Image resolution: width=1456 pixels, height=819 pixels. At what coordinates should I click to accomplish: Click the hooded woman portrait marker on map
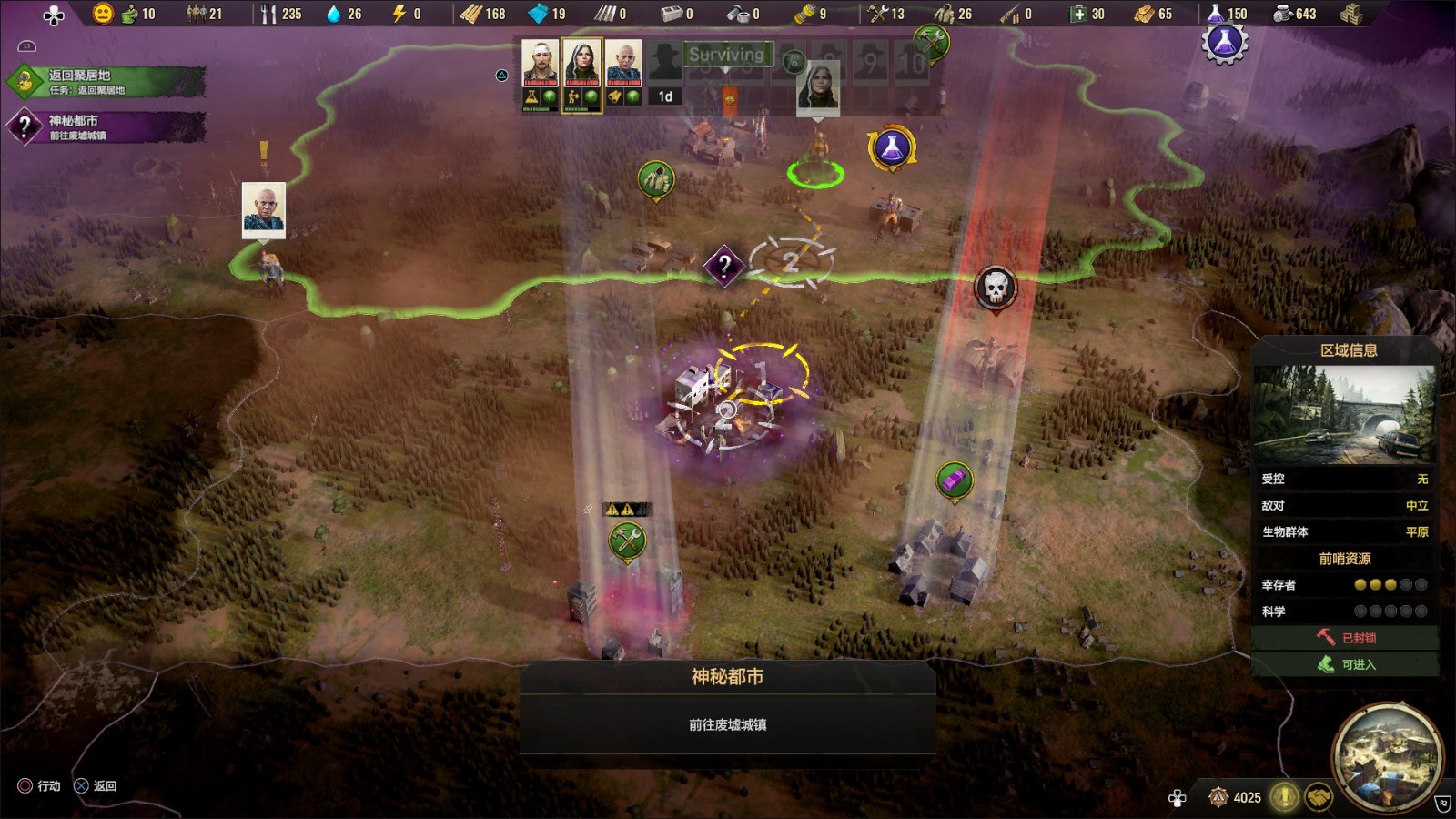[x=818, y=86]
